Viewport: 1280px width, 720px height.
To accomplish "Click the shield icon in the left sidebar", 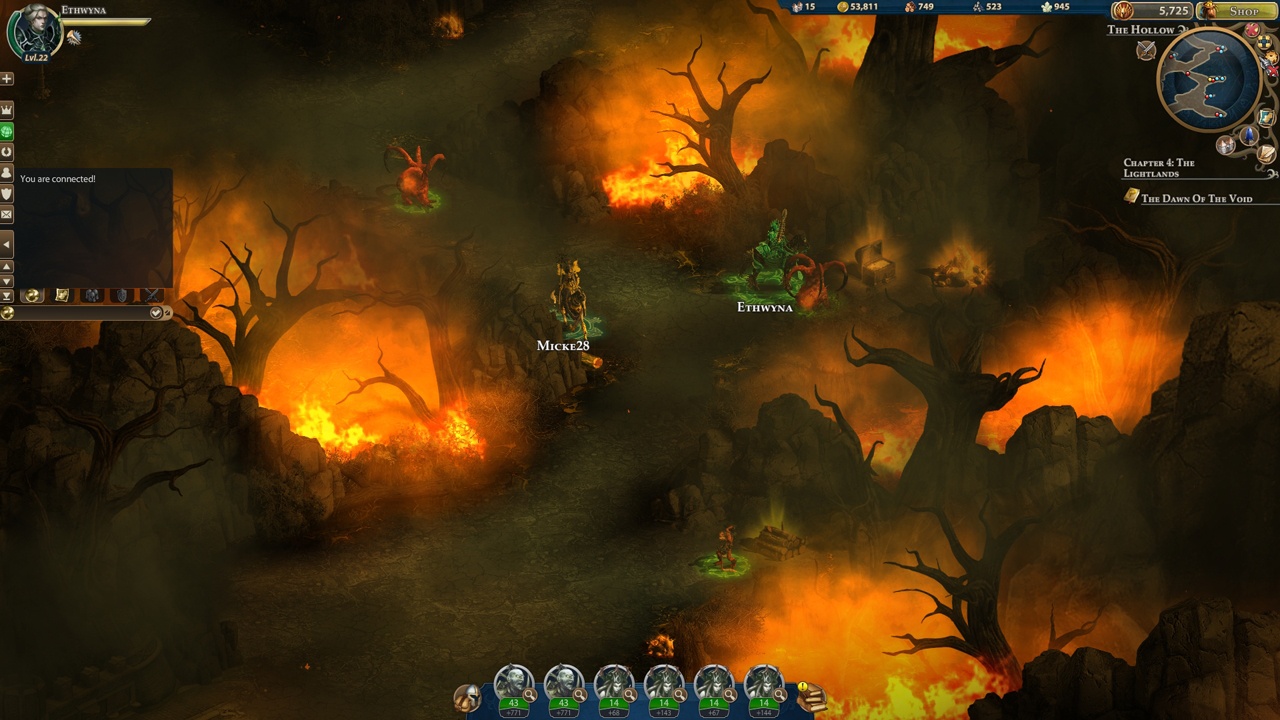I will tap(7, 193).
